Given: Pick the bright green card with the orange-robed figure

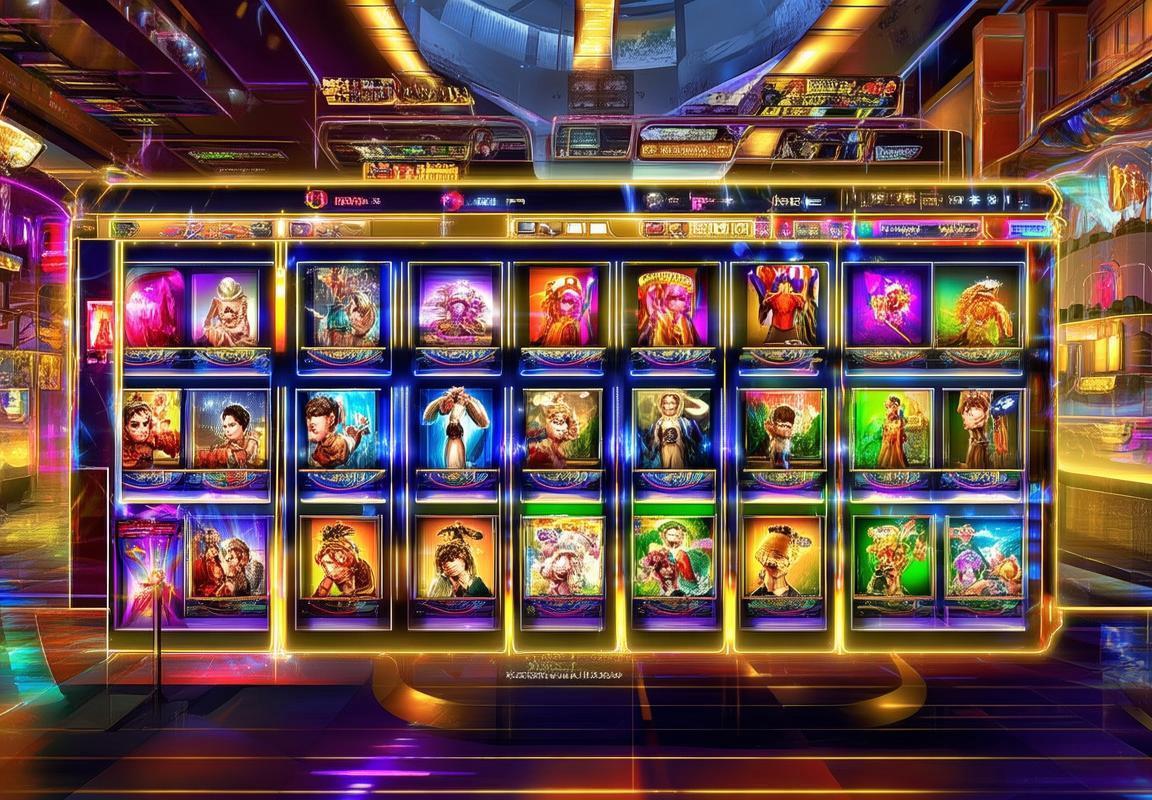Looking at the screenshot, I should click(891, 428).
